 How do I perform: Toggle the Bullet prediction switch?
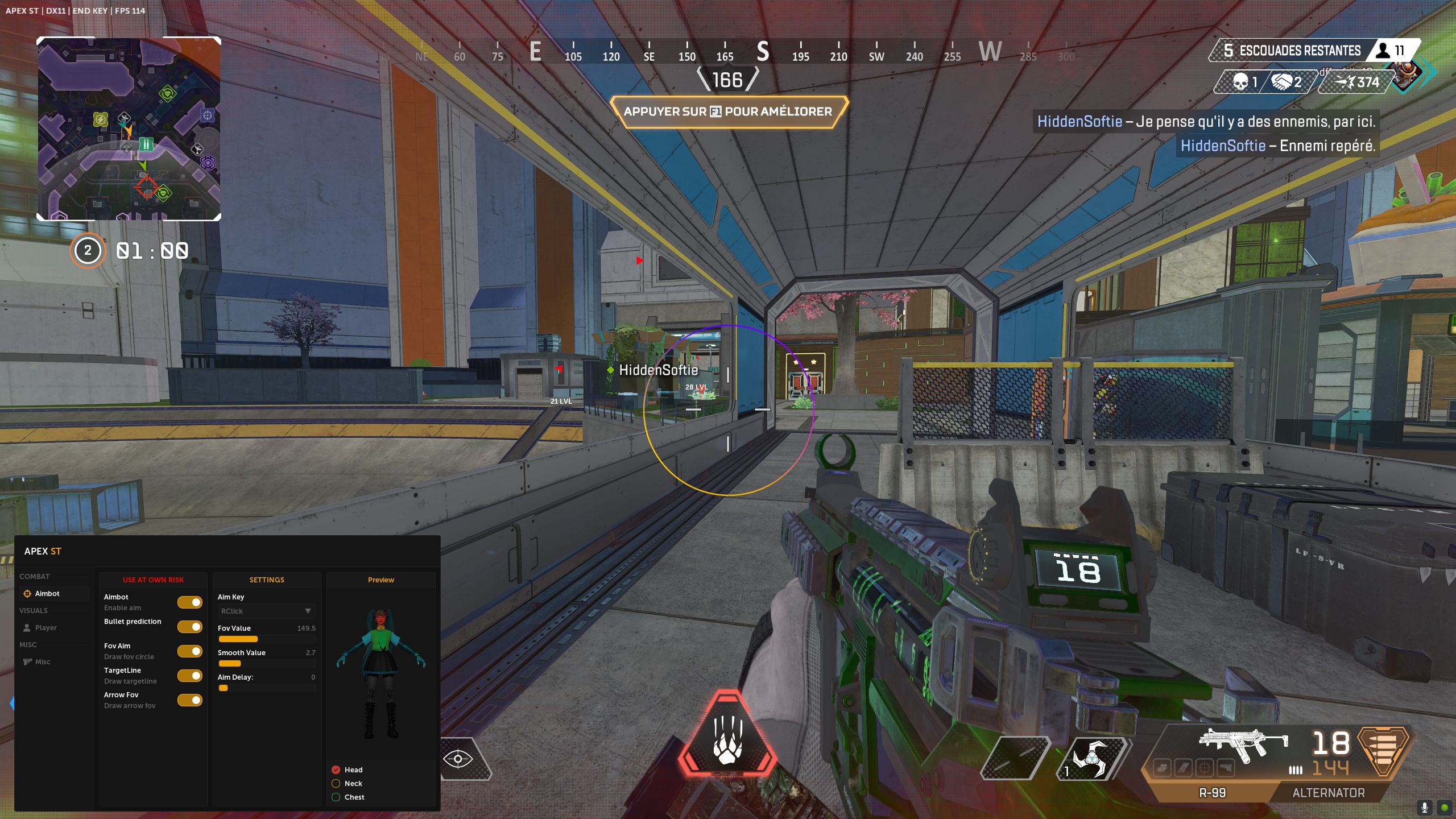click(x=190, y=627)
